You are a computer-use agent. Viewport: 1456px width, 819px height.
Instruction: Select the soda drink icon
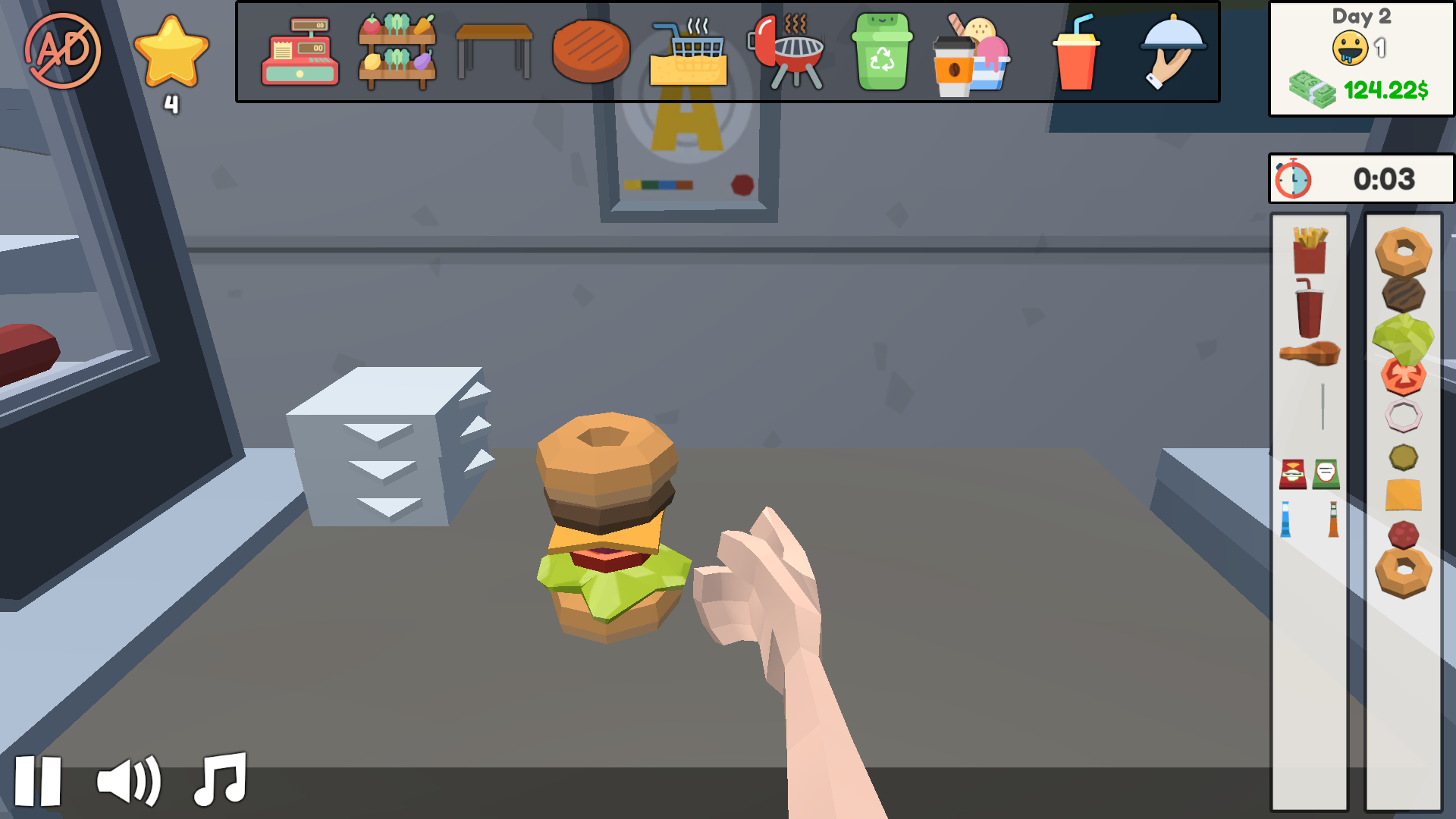pos(1075,53)
